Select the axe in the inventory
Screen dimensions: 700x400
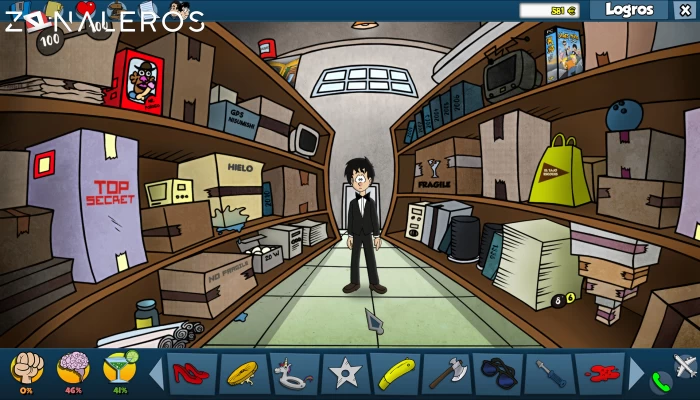pyautogui.click(x=447, y=373)
